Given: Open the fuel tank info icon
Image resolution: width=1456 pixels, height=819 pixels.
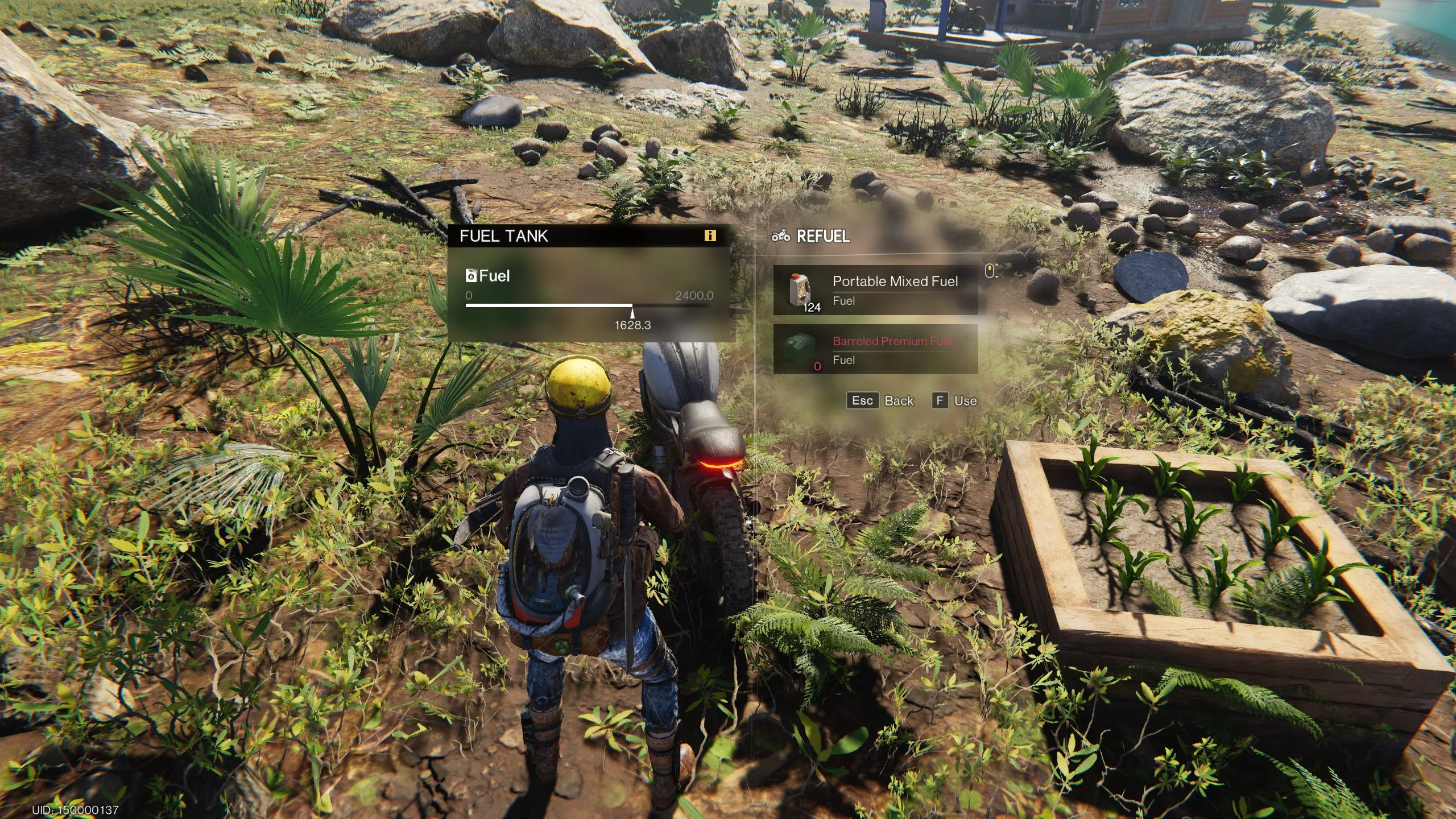Looking at the screenshot, I should 709,235.
